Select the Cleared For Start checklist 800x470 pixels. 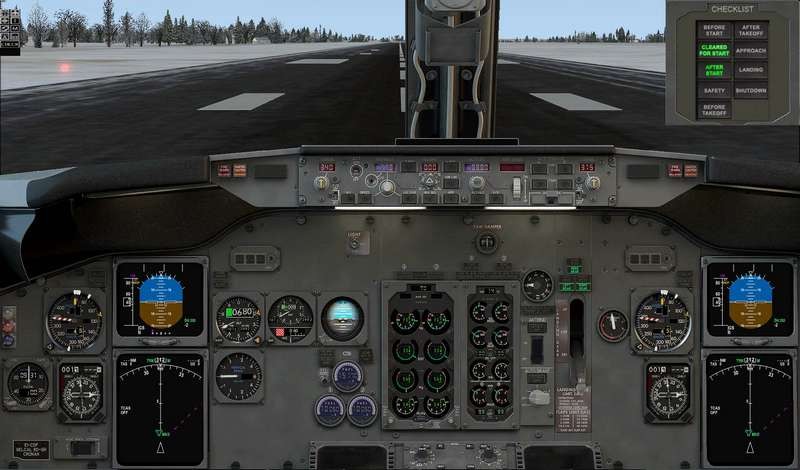point(714,50)
